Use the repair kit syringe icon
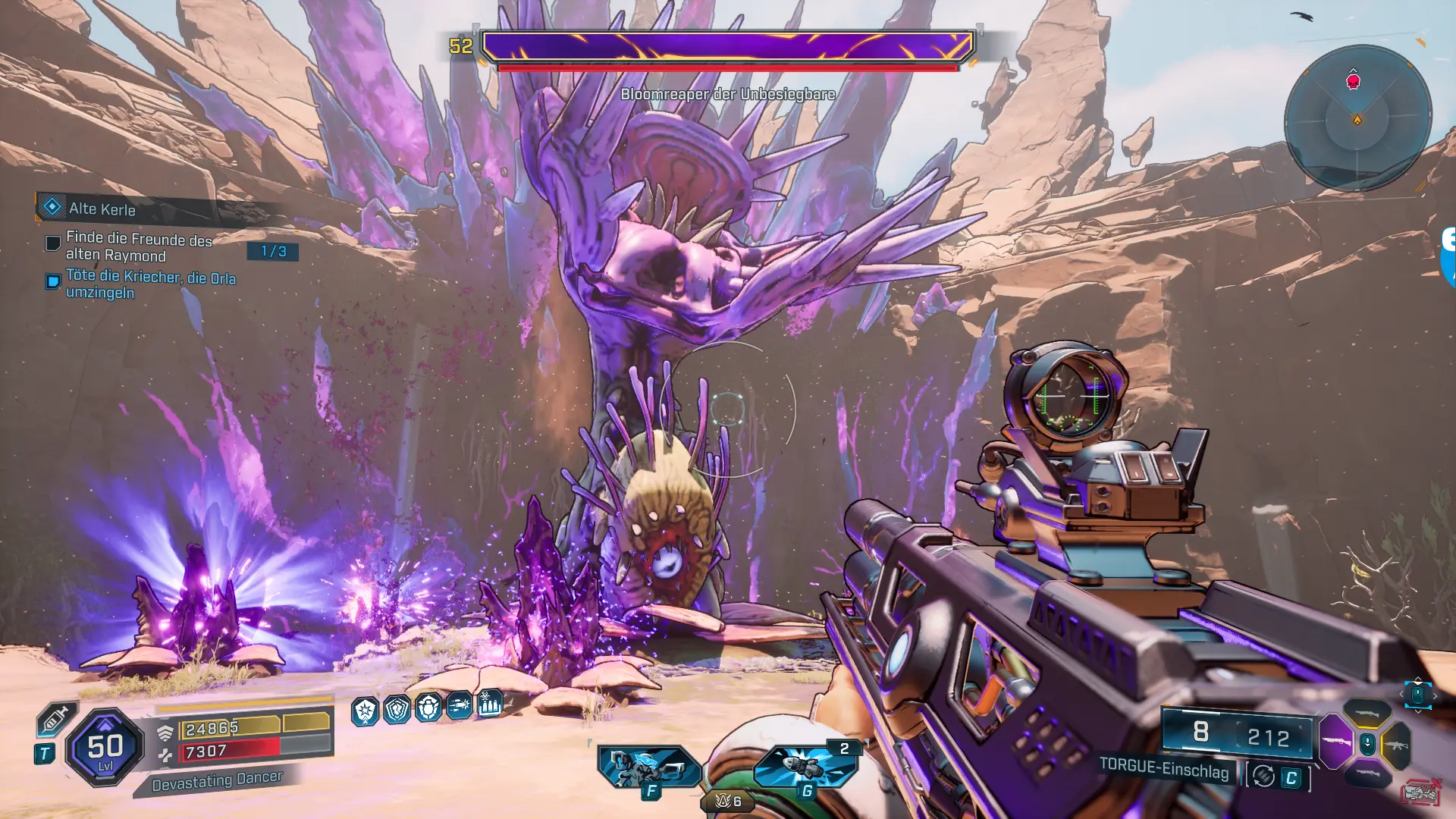The width and height of the screenshot is (1456, 819). click(x=55, y=719)
